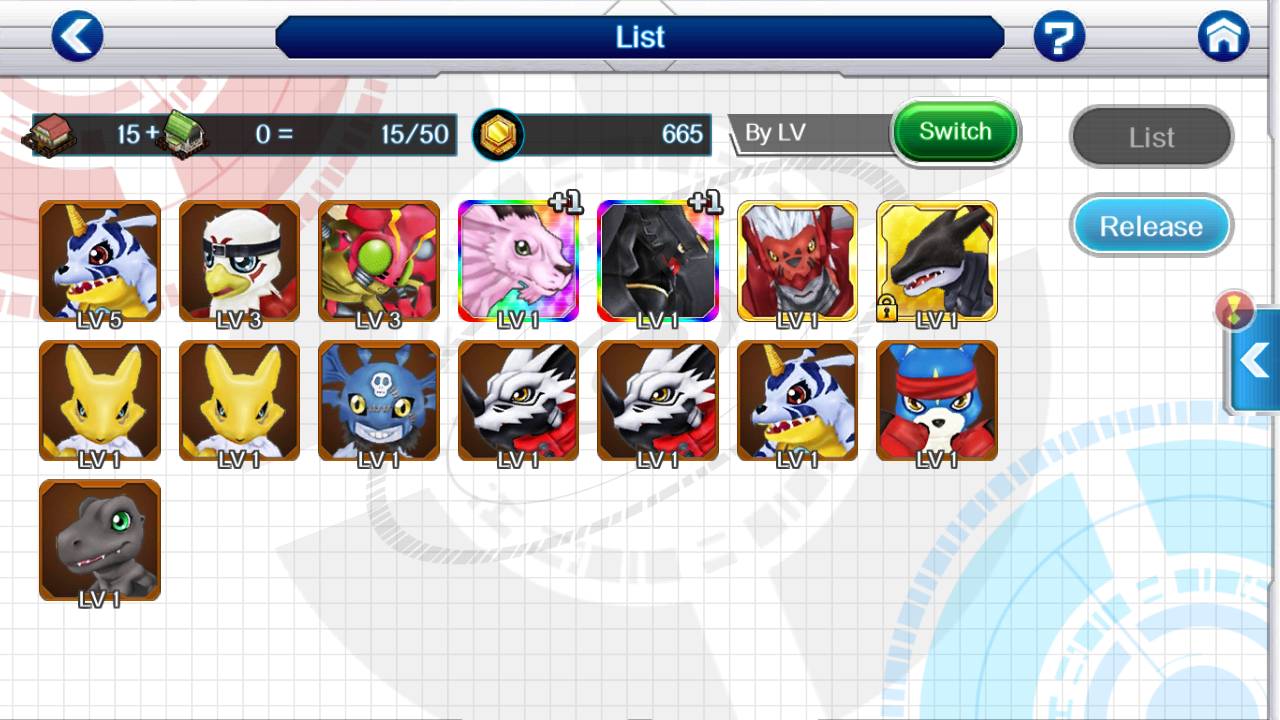Pick the pink dragon with rainbow border
Screen dimensions: 1280x720
coord(518,261)
